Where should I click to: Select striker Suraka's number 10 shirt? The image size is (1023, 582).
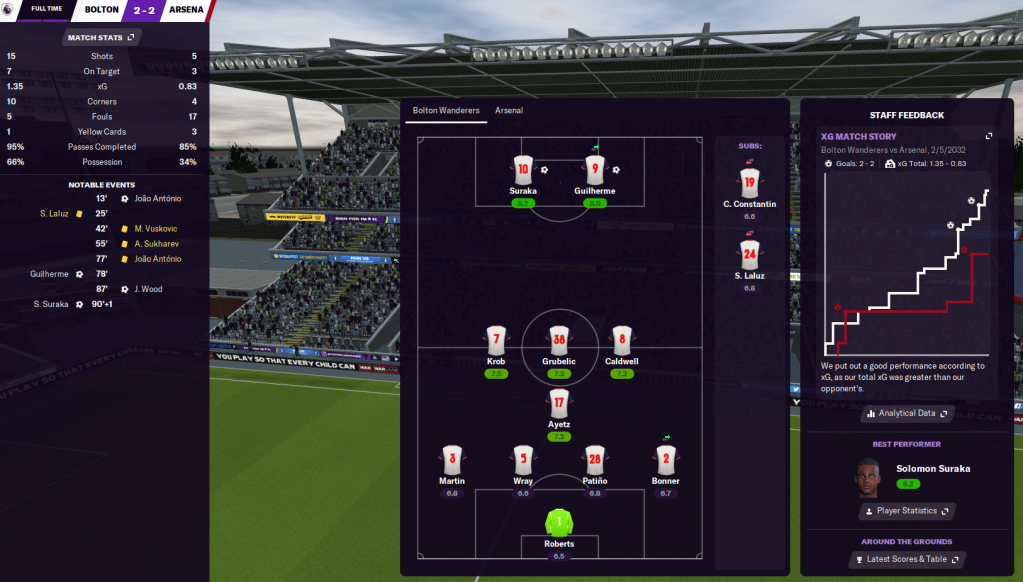522,170
